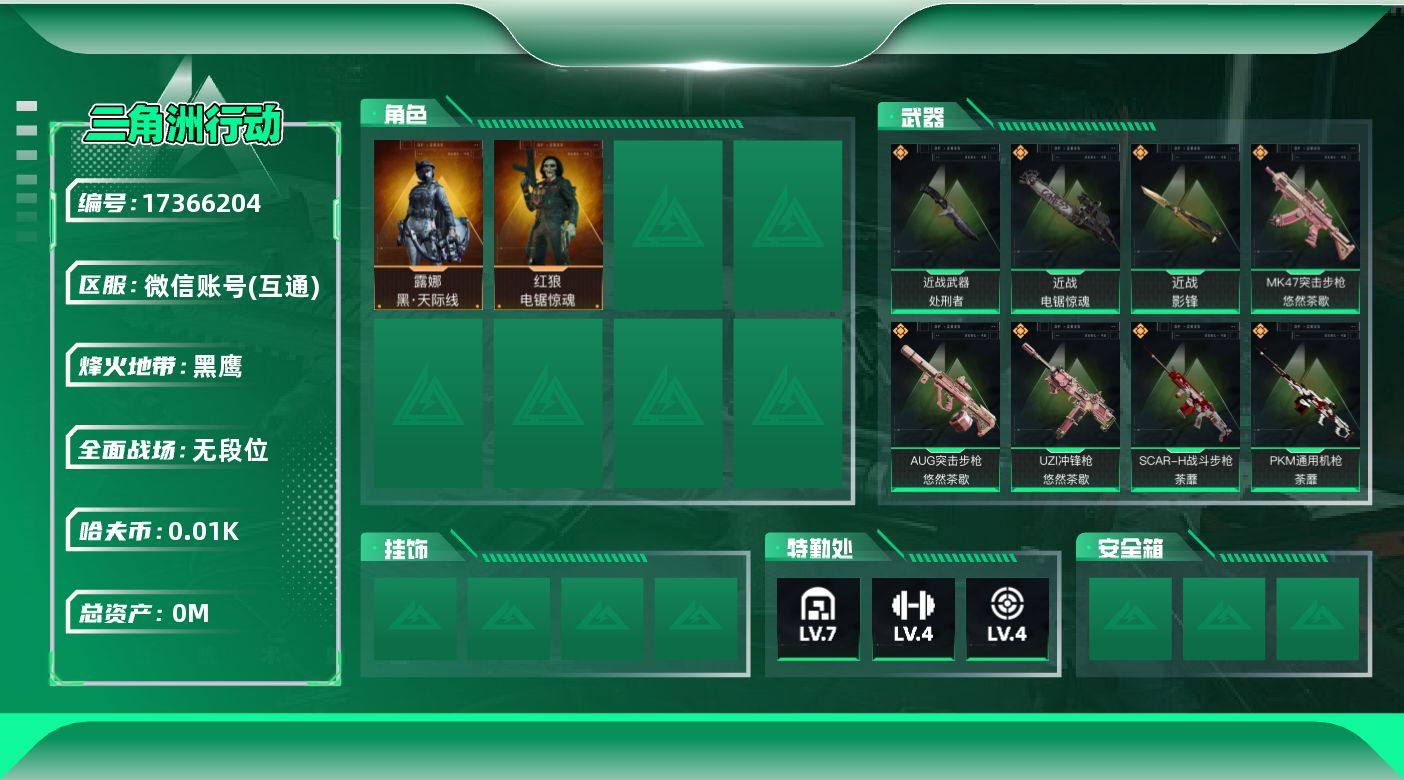Pick the 电锯惊魂 melee weapon card
This screenshot has height=780, width=1404.
click(x=1065, y=228)
